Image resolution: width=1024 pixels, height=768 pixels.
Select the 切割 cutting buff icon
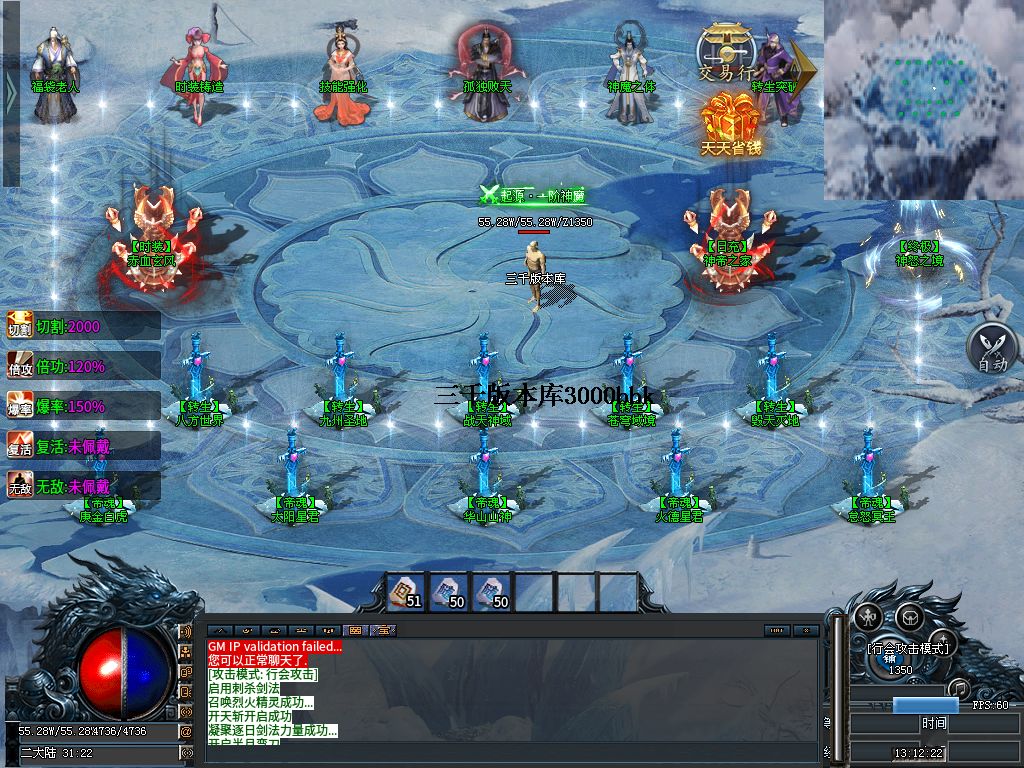(20, 326)
